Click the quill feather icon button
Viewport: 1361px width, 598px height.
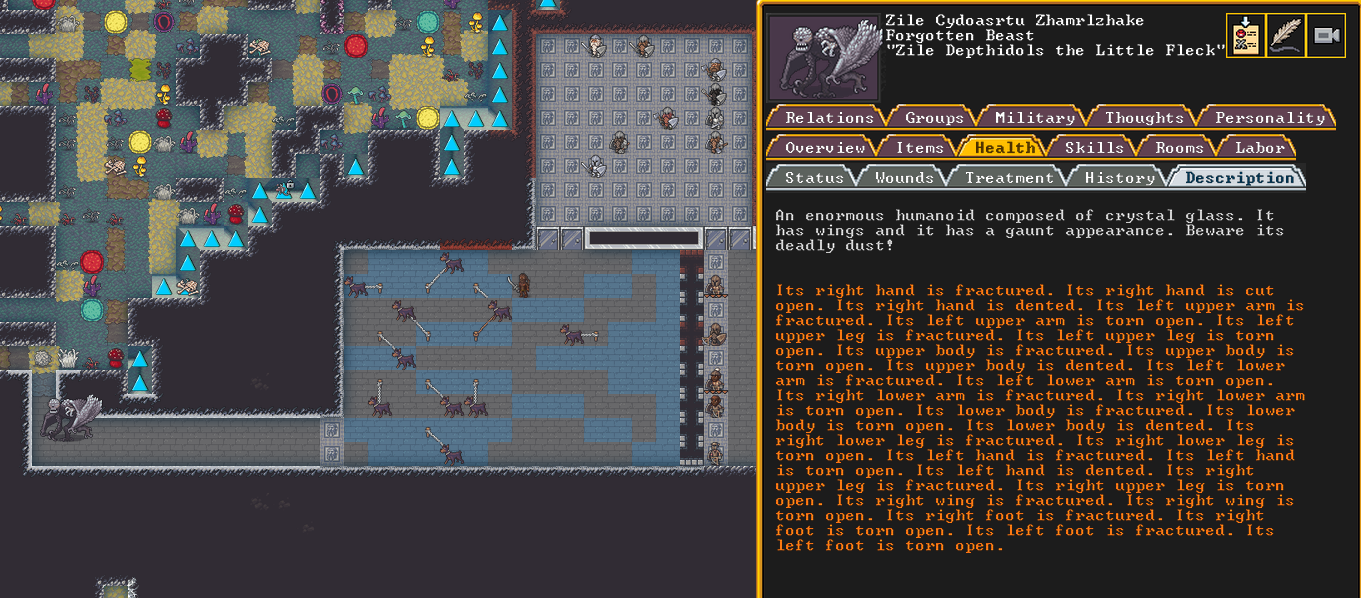point(1286,36)
